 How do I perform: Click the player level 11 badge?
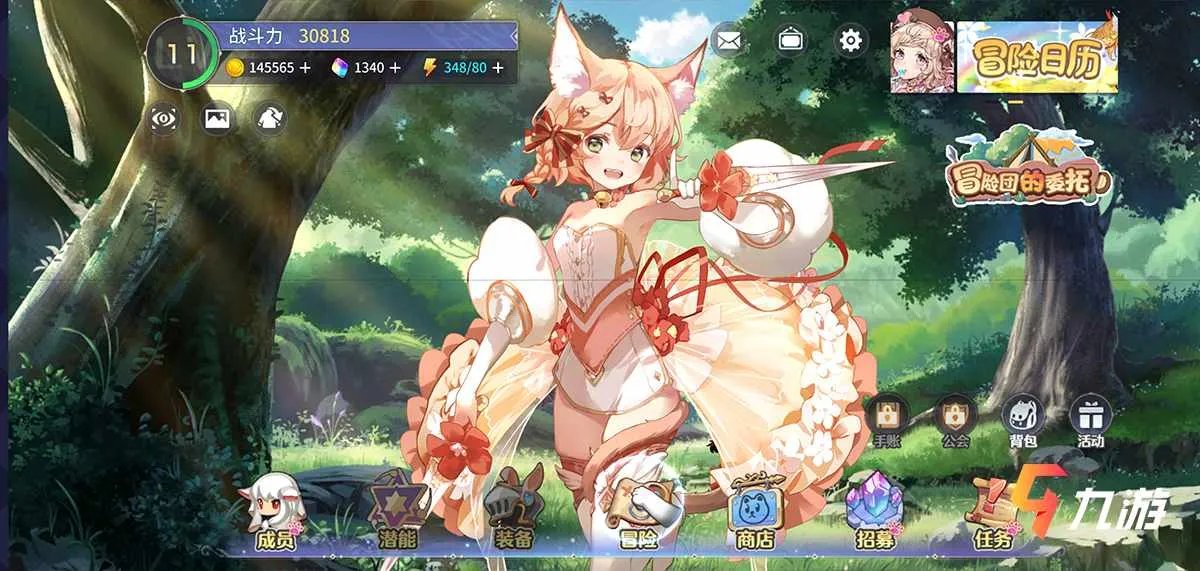[182, 53]
